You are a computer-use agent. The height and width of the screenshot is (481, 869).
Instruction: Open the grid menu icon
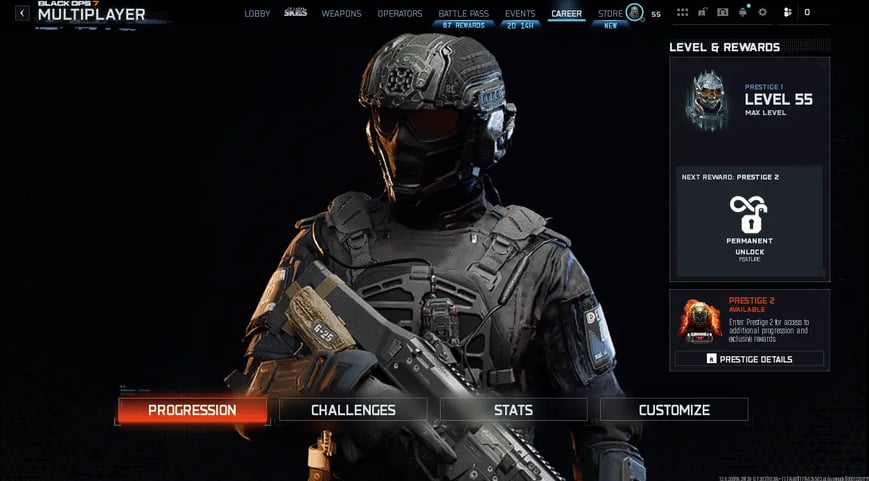coord(682,13)
